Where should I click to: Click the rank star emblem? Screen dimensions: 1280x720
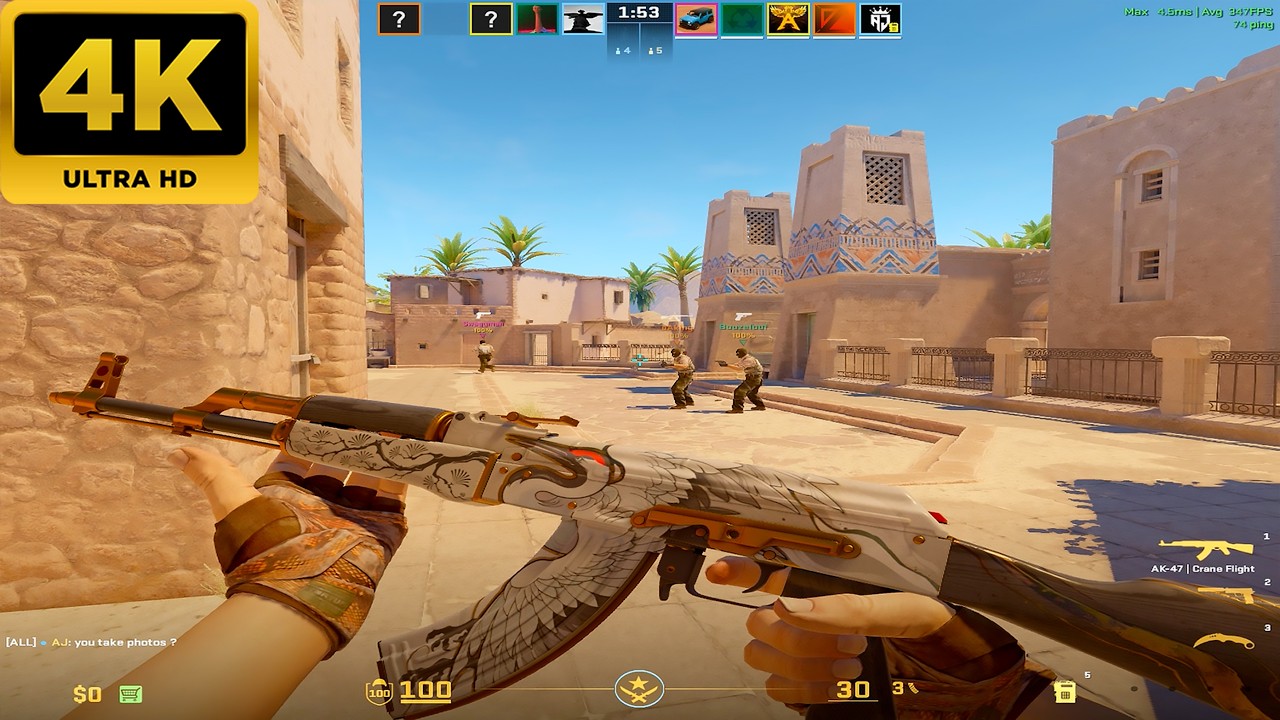tap(636, 688)
